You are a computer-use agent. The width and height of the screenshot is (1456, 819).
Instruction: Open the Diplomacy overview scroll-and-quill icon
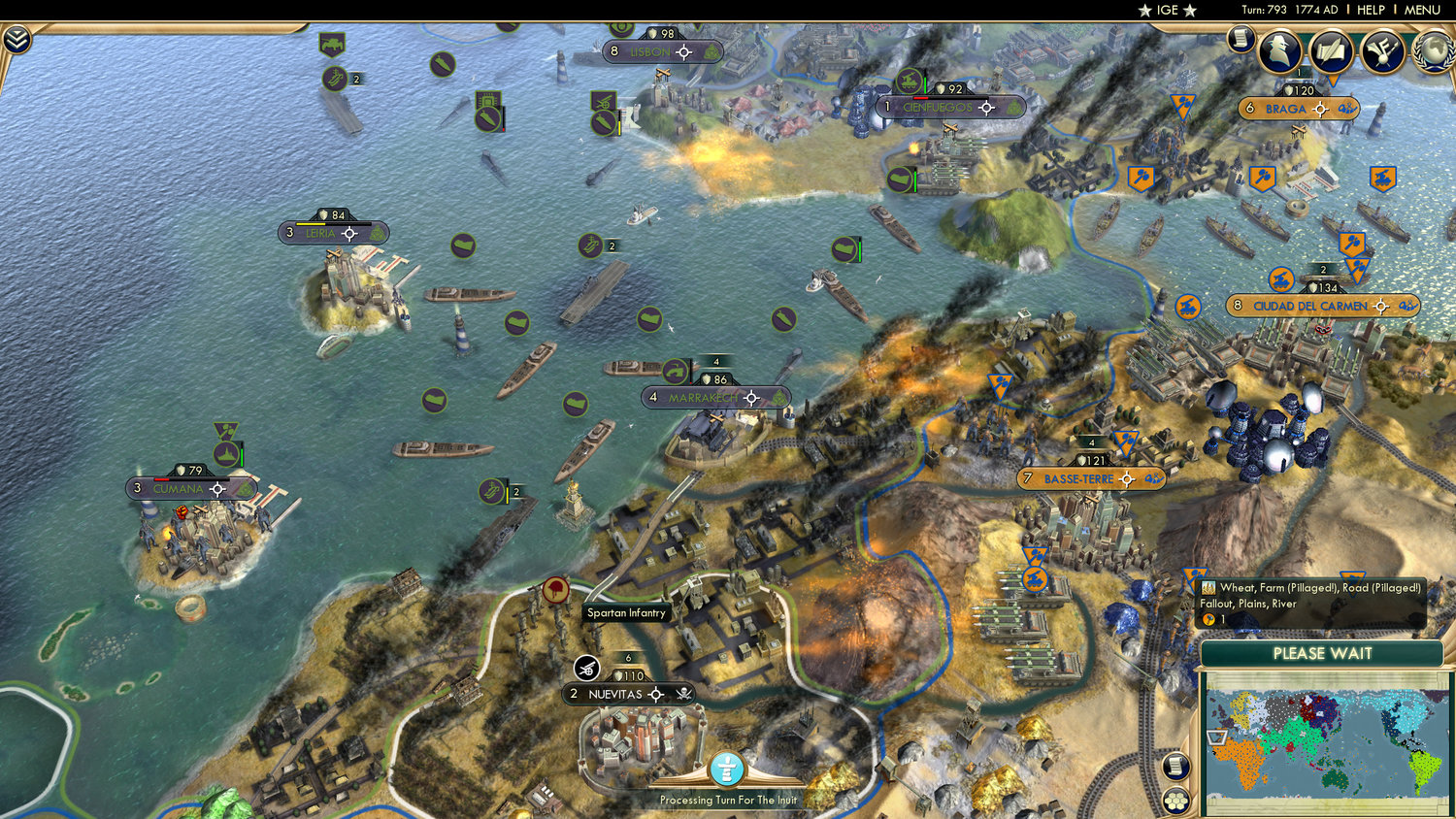click(1332, 51)
